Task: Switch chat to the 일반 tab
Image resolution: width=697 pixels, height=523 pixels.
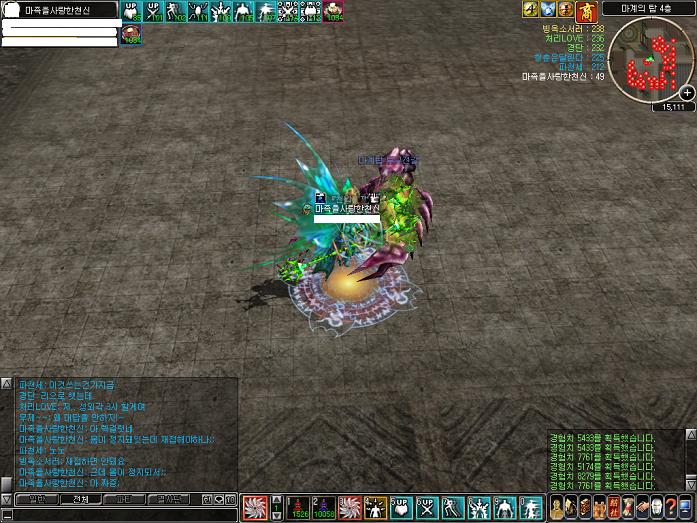Action: click(x=37, y=498)
